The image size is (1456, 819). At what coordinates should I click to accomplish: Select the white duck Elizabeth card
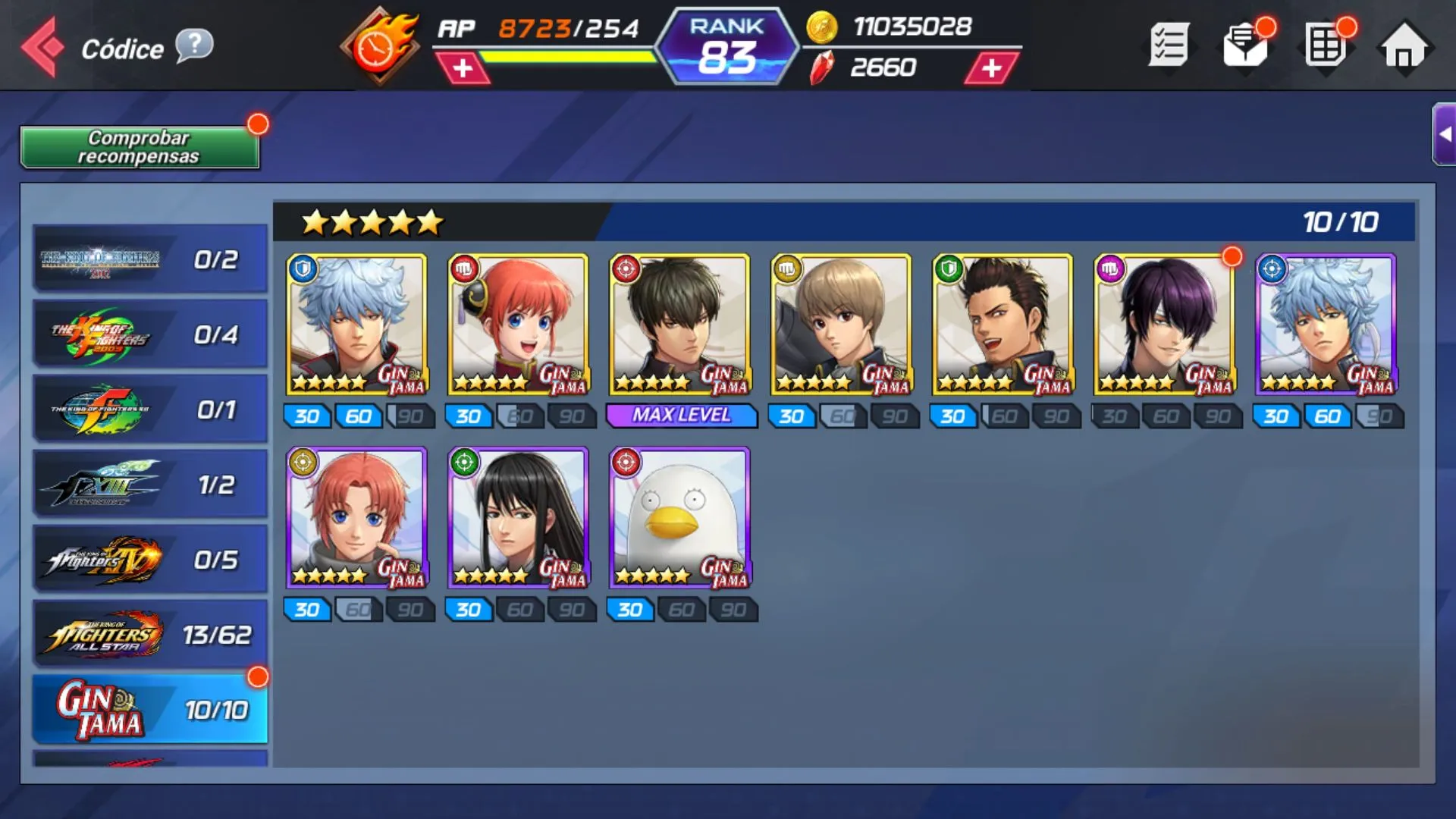coord(679,518)
